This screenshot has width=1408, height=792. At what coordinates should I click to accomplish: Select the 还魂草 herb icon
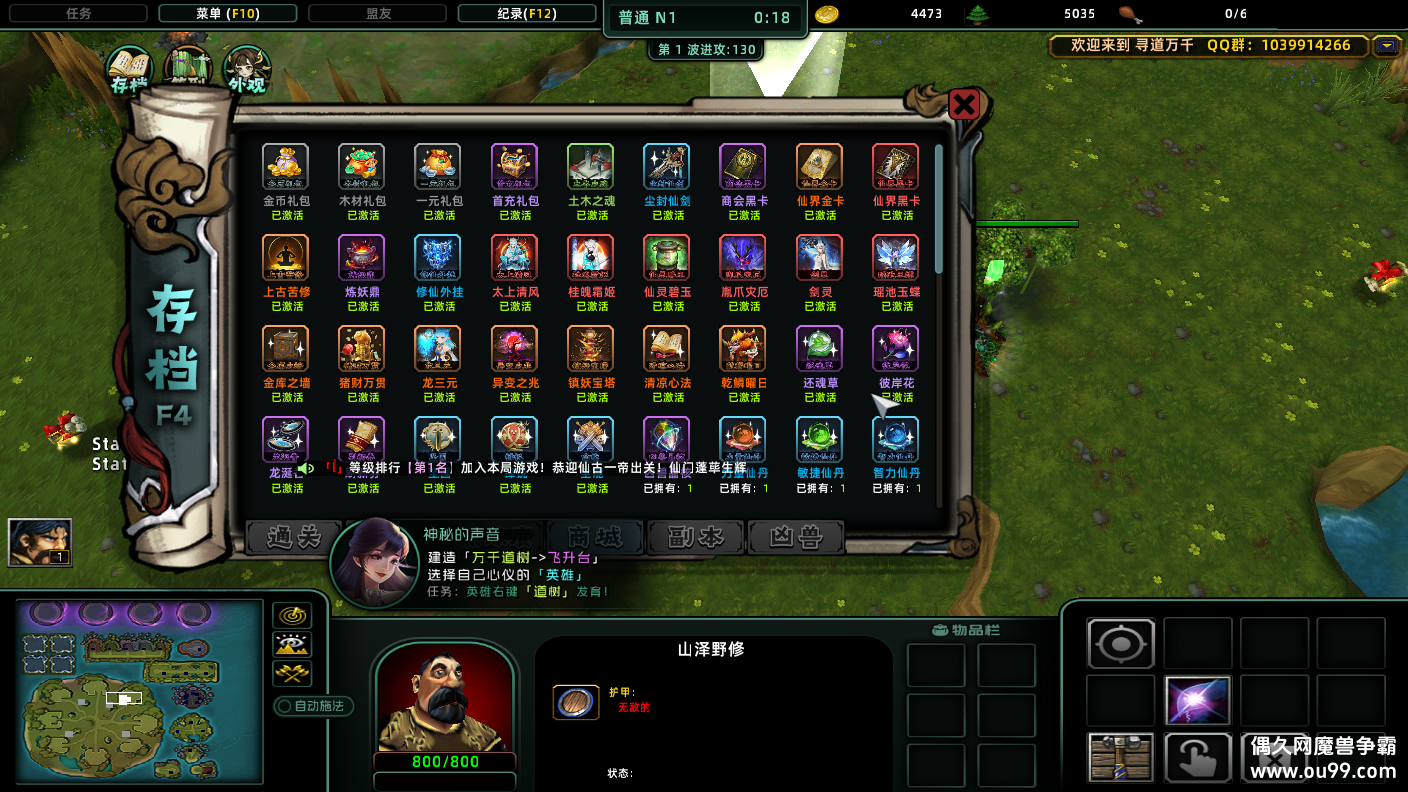819,348
